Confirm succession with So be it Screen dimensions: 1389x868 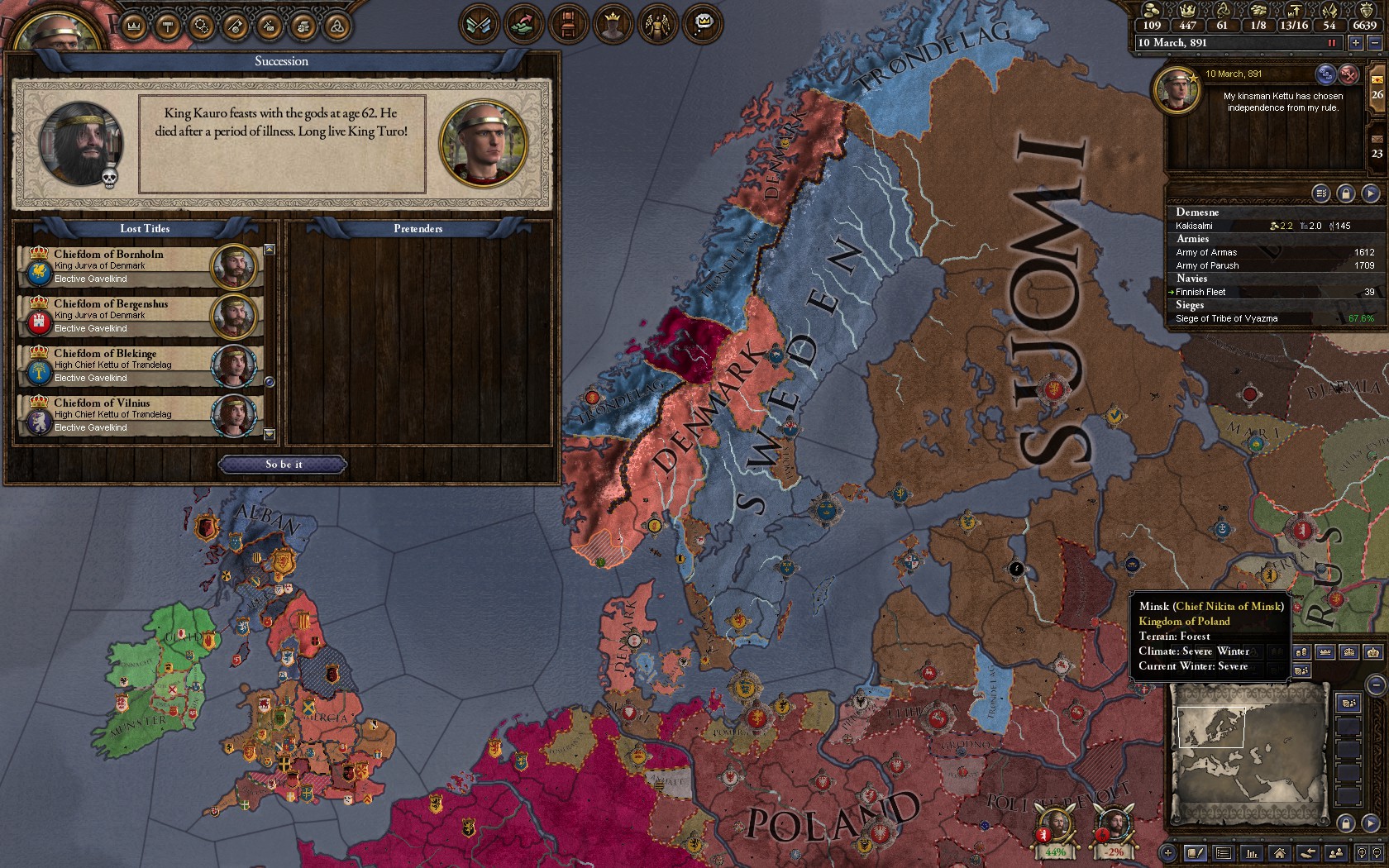[x=283, y=465]
